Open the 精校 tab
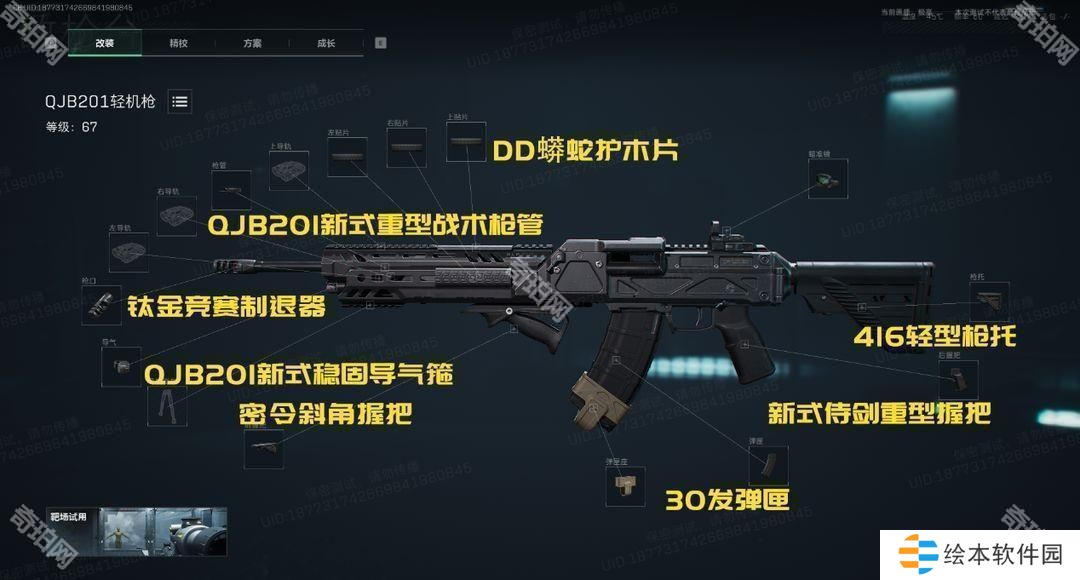The image size is (1080, 580). (x=178, y=43)
